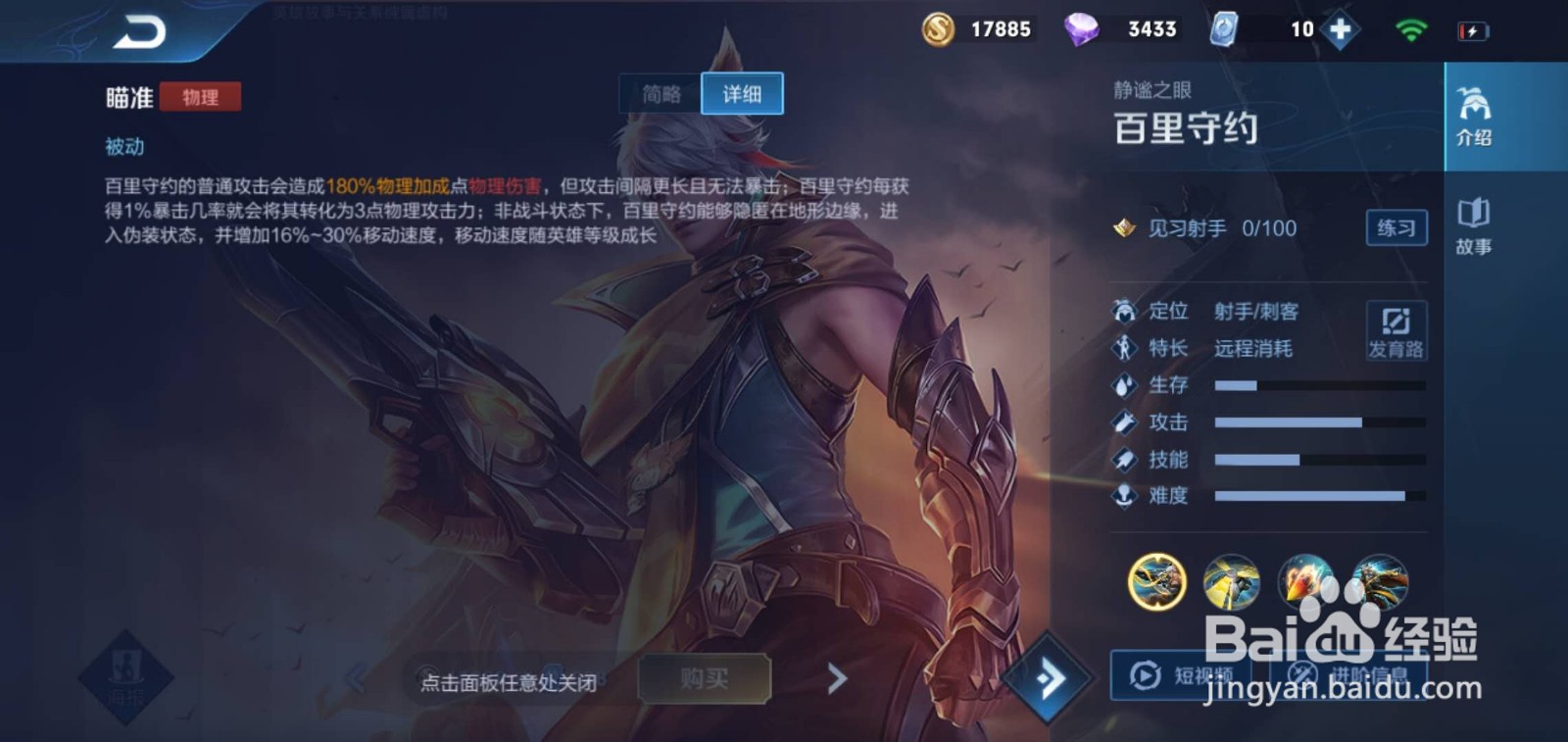Click the gold coin icon showing 17885

click(x=938, y=28)
